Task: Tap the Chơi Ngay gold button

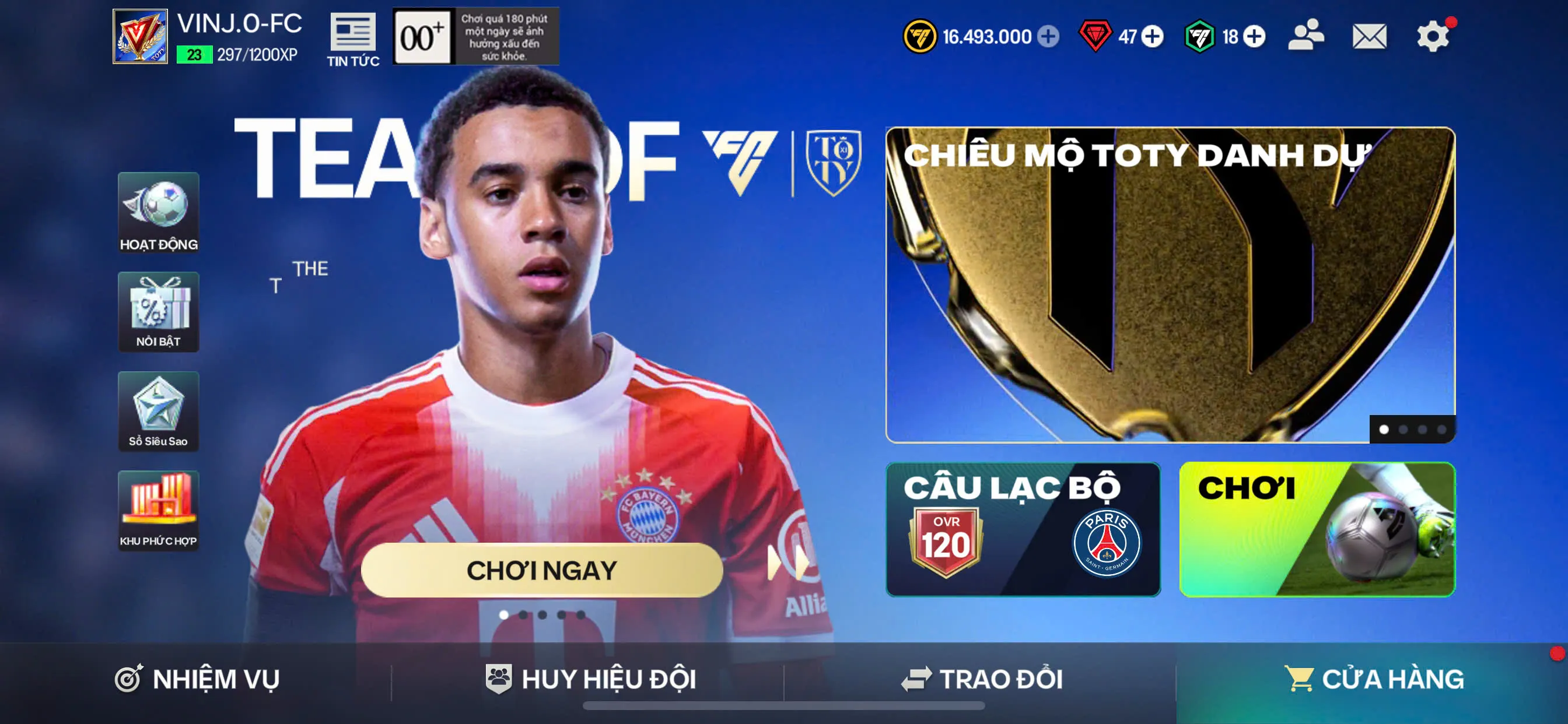Action: pos(542,570)
